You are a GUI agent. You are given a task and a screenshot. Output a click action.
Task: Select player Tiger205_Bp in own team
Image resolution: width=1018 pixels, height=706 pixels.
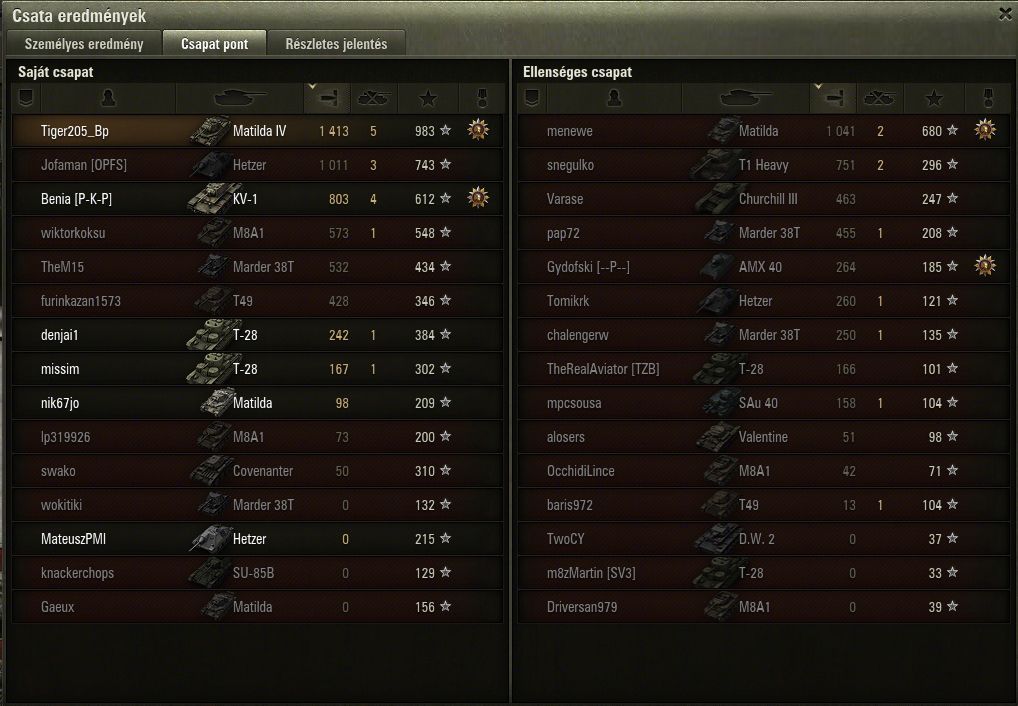coord(75,131)
